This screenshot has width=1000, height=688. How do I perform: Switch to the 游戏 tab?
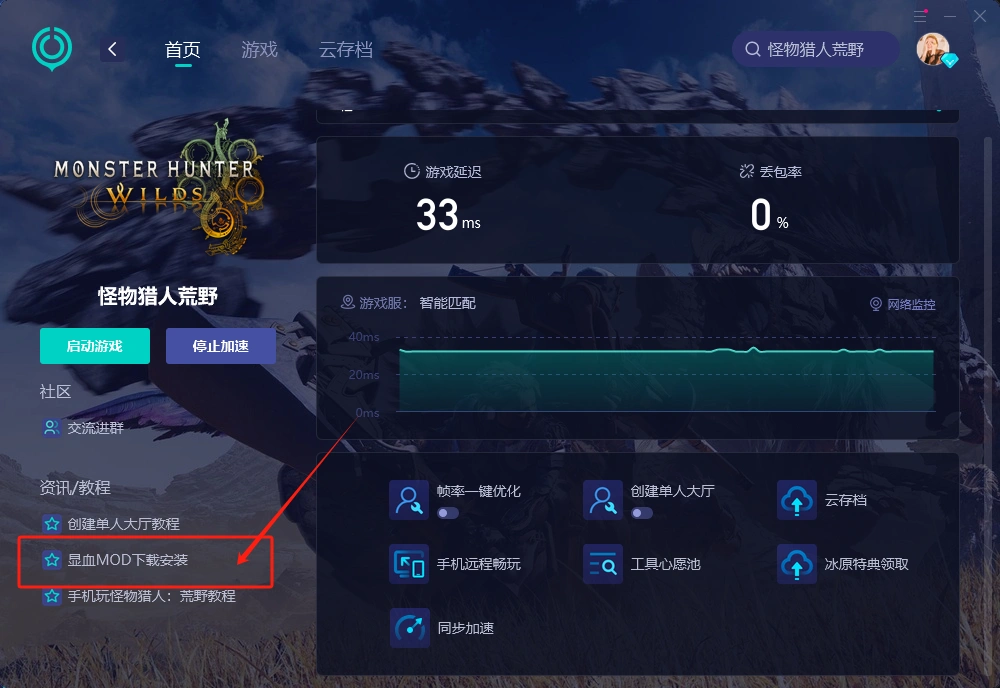pyautogui.click(x=259, y=50)
